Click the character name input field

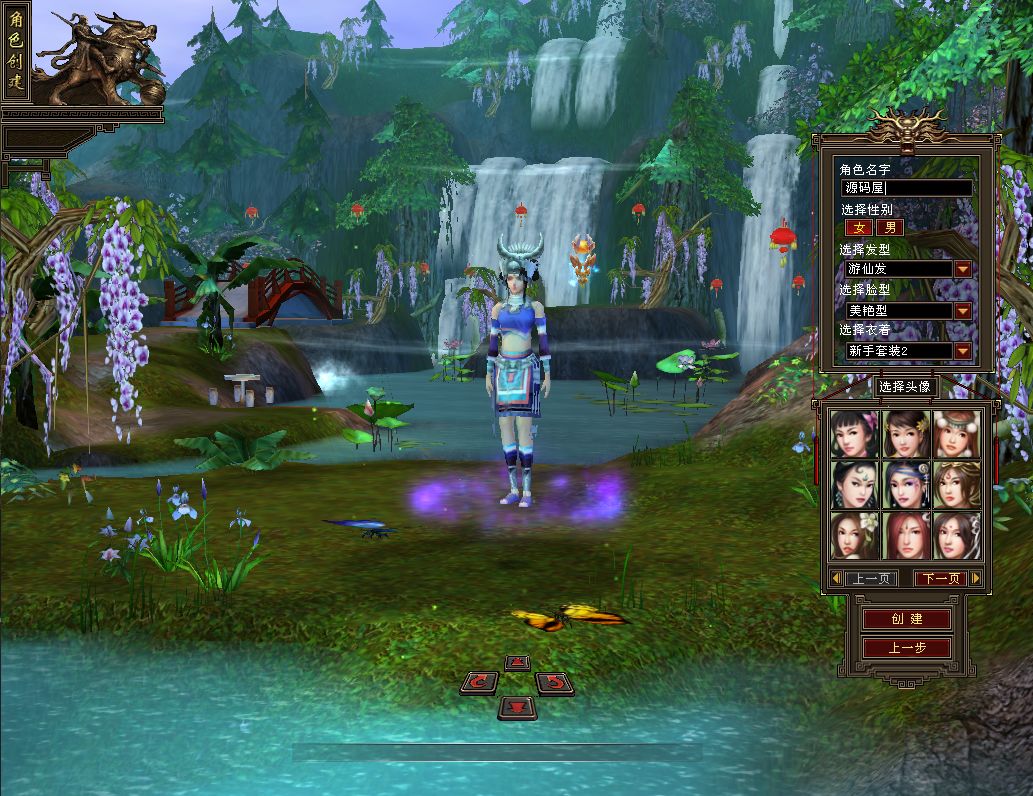[x=907, y=188]
